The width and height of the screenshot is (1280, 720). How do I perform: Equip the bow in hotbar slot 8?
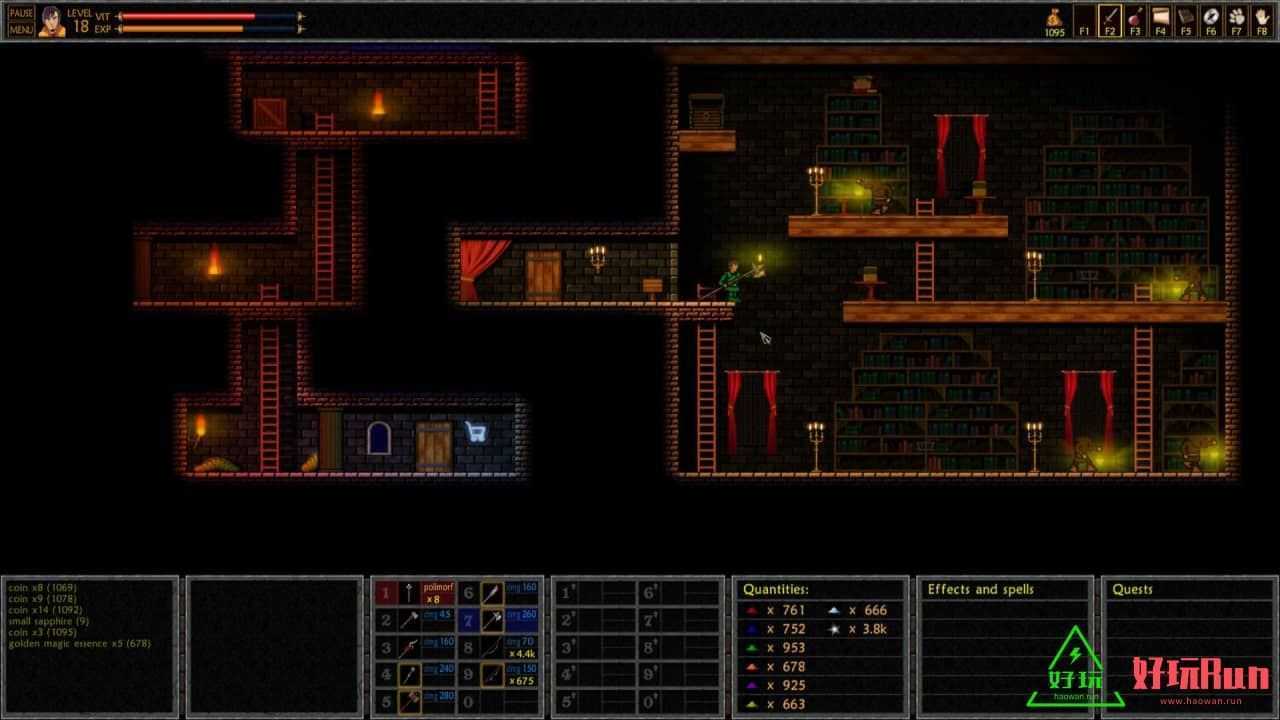[492, 648]
